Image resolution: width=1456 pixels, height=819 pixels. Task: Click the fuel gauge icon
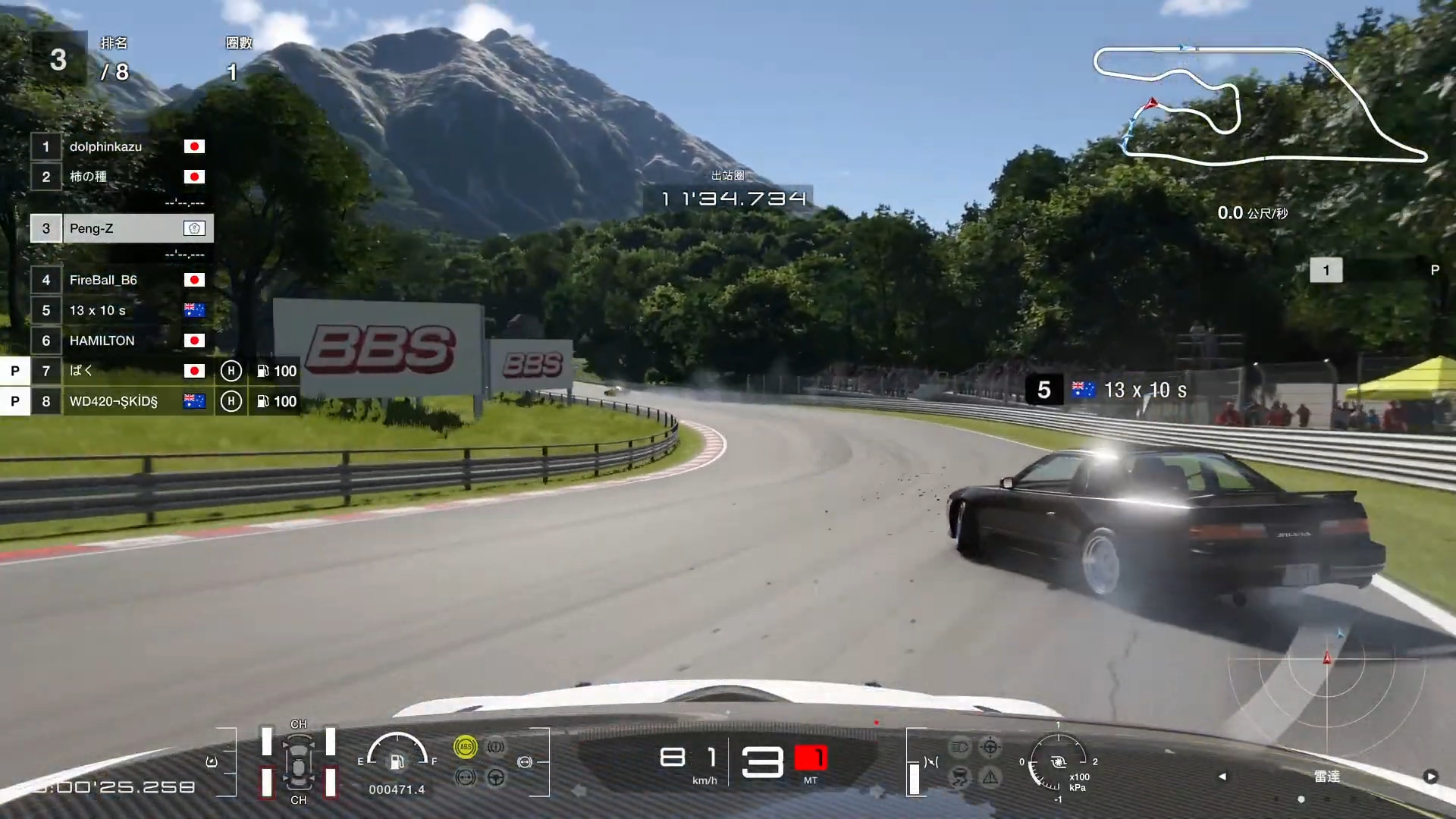click(x=397, y=761)
